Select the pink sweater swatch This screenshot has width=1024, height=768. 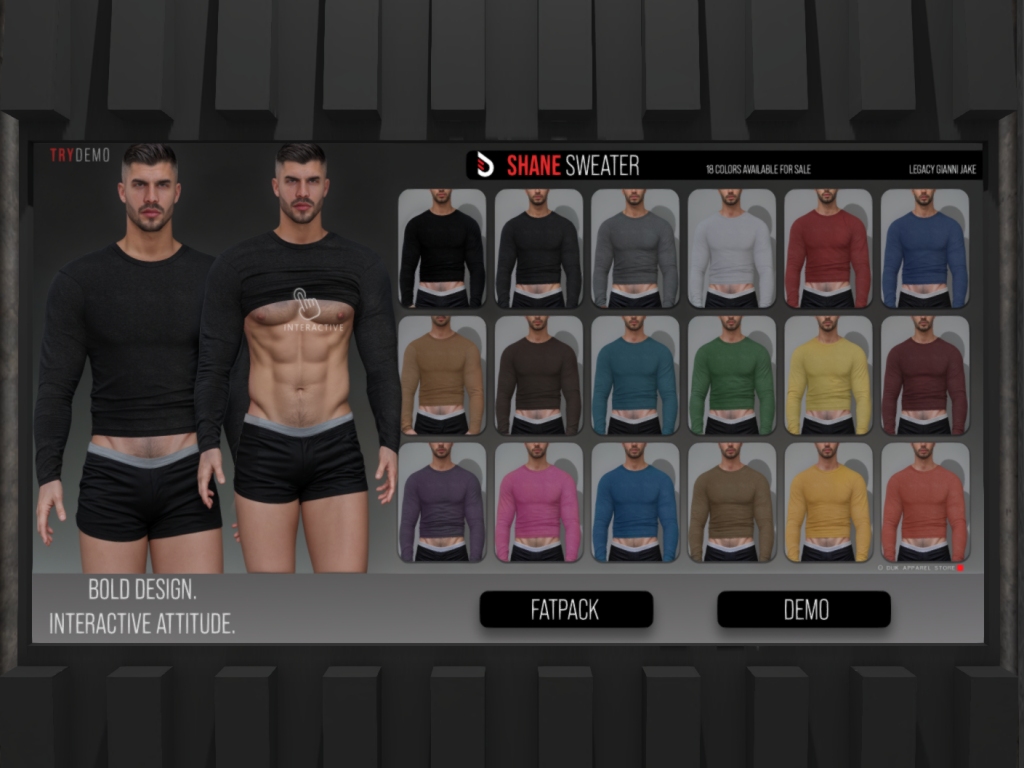(538, 502)
